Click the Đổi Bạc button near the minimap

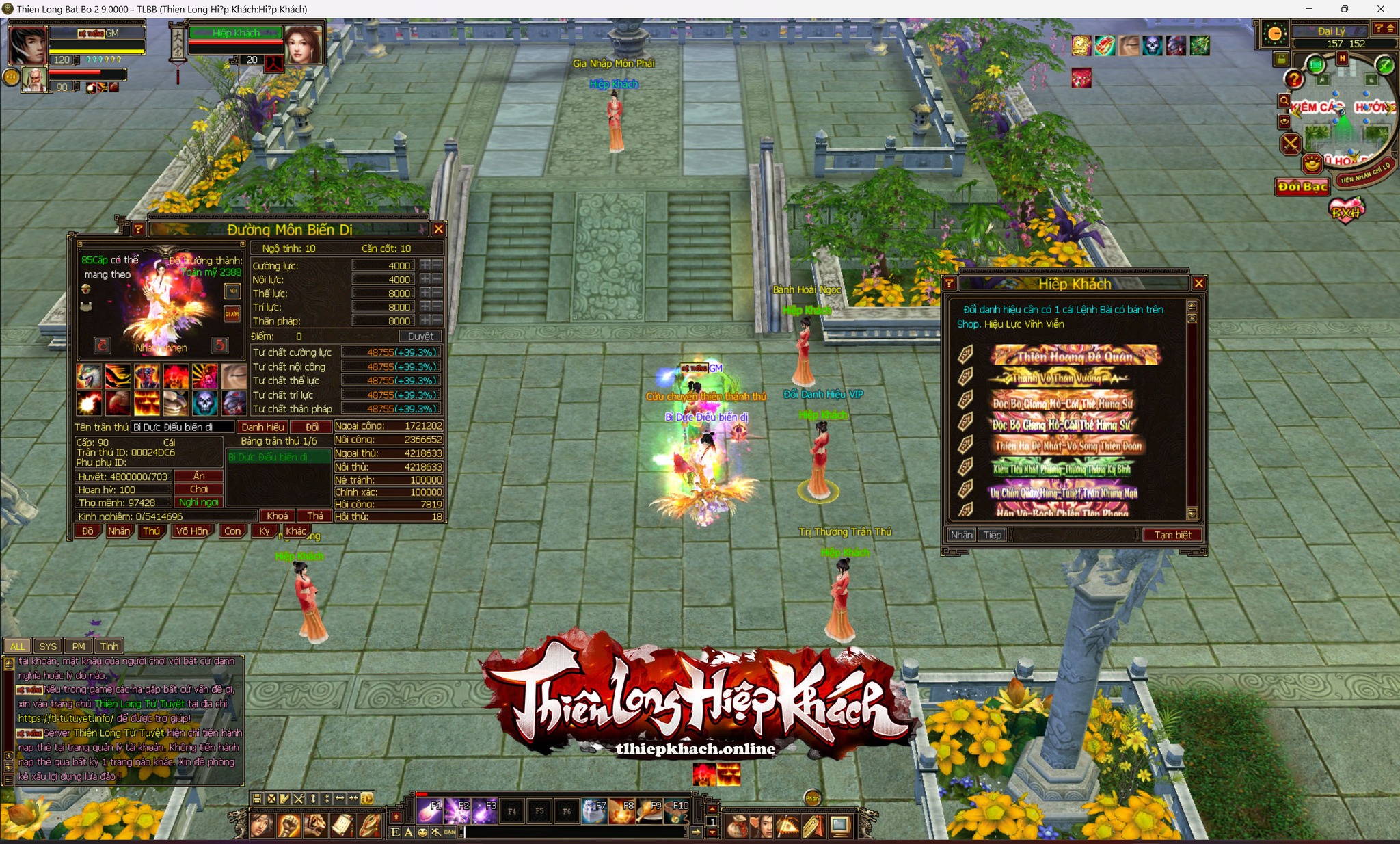click(x=1302, y=187)
